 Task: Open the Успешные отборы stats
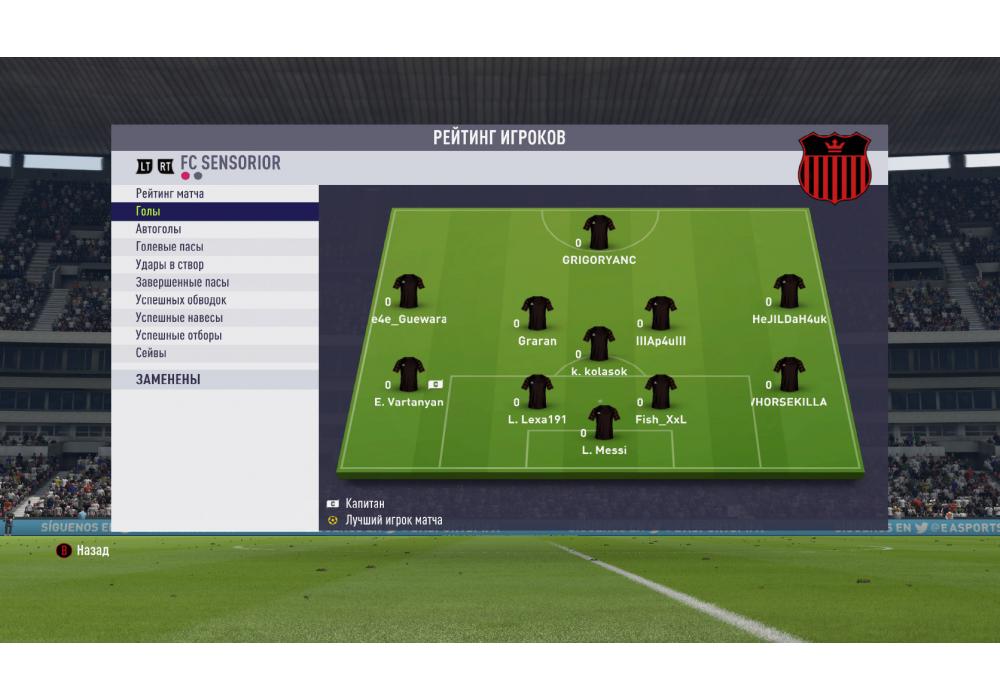(x=179, y=335)
